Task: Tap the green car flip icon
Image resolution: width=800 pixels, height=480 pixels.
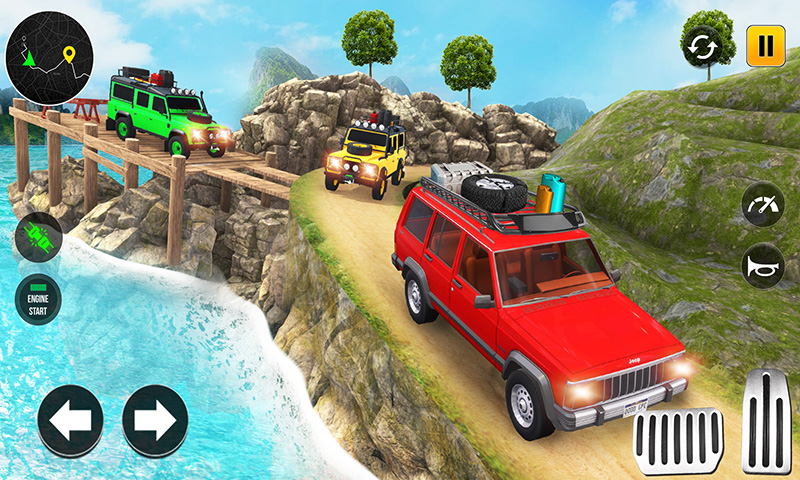Action: pyautogui.click(x=39, y=238)
